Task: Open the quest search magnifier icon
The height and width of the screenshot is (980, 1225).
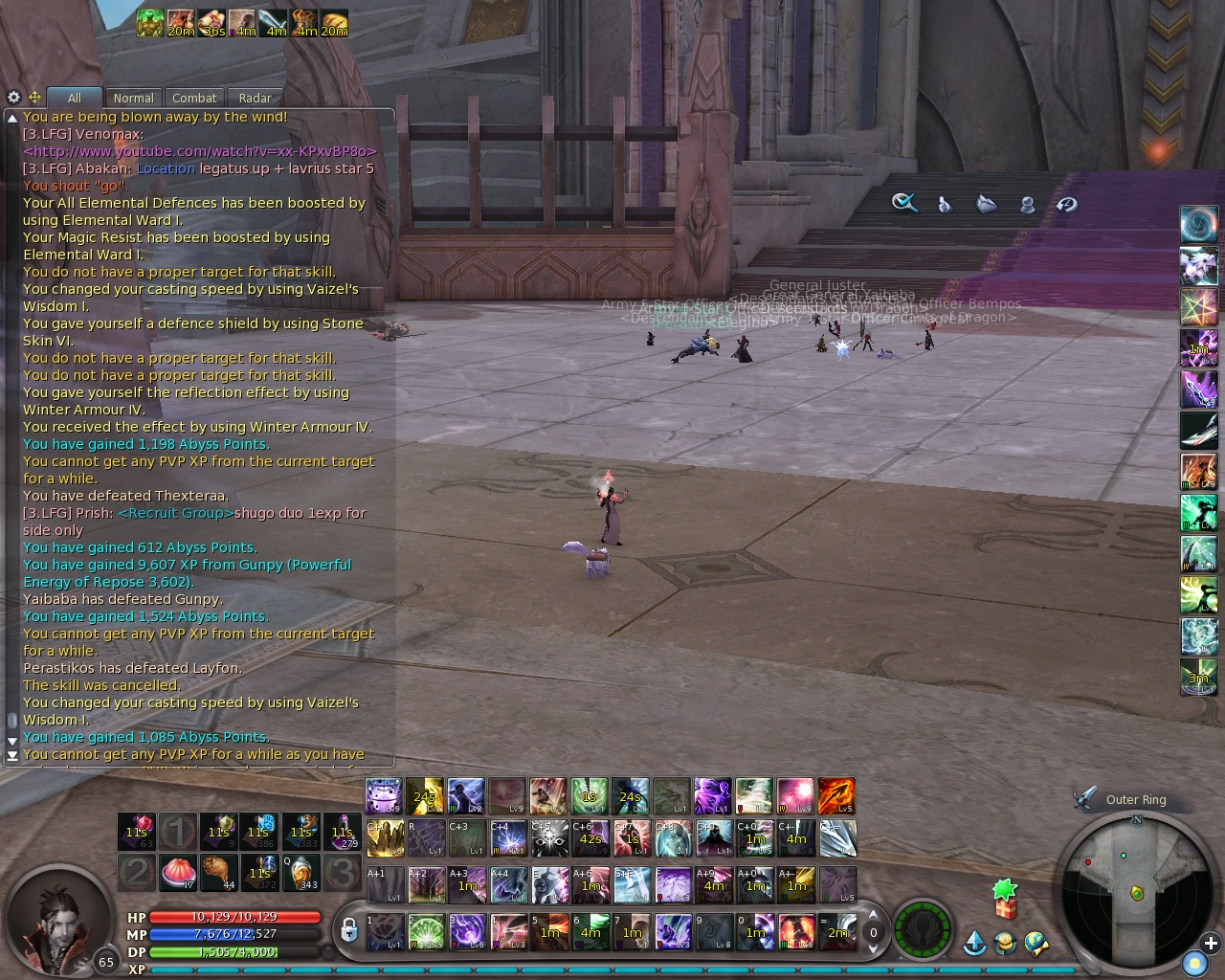Action: coord(902,203)
